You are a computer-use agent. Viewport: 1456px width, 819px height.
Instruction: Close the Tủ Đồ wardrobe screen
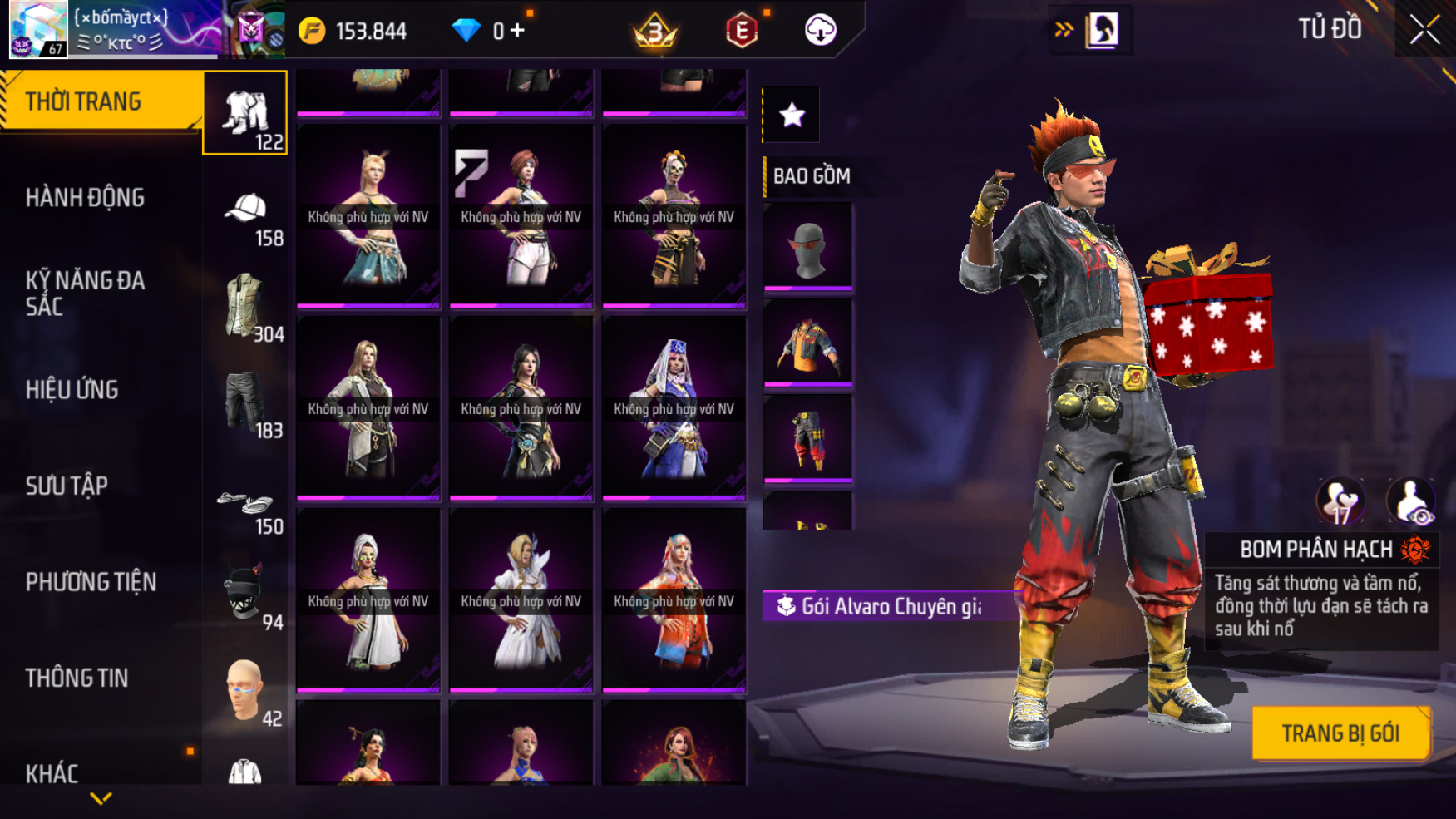[1424, 30]
